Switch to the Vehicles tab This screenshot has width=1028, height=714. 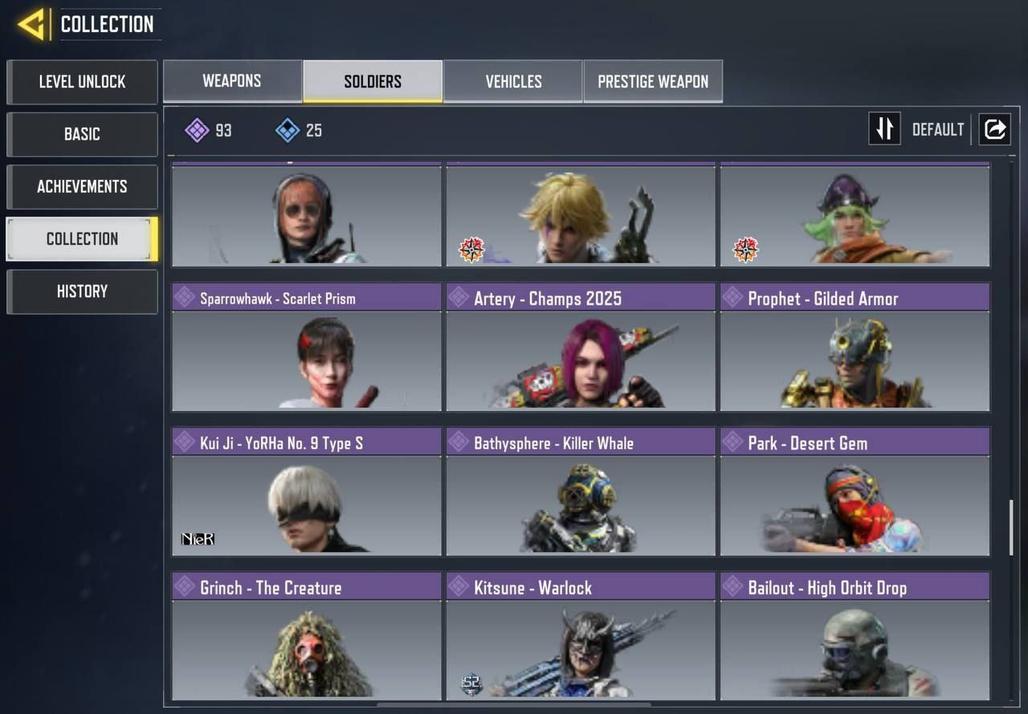[x=513, y=82]
